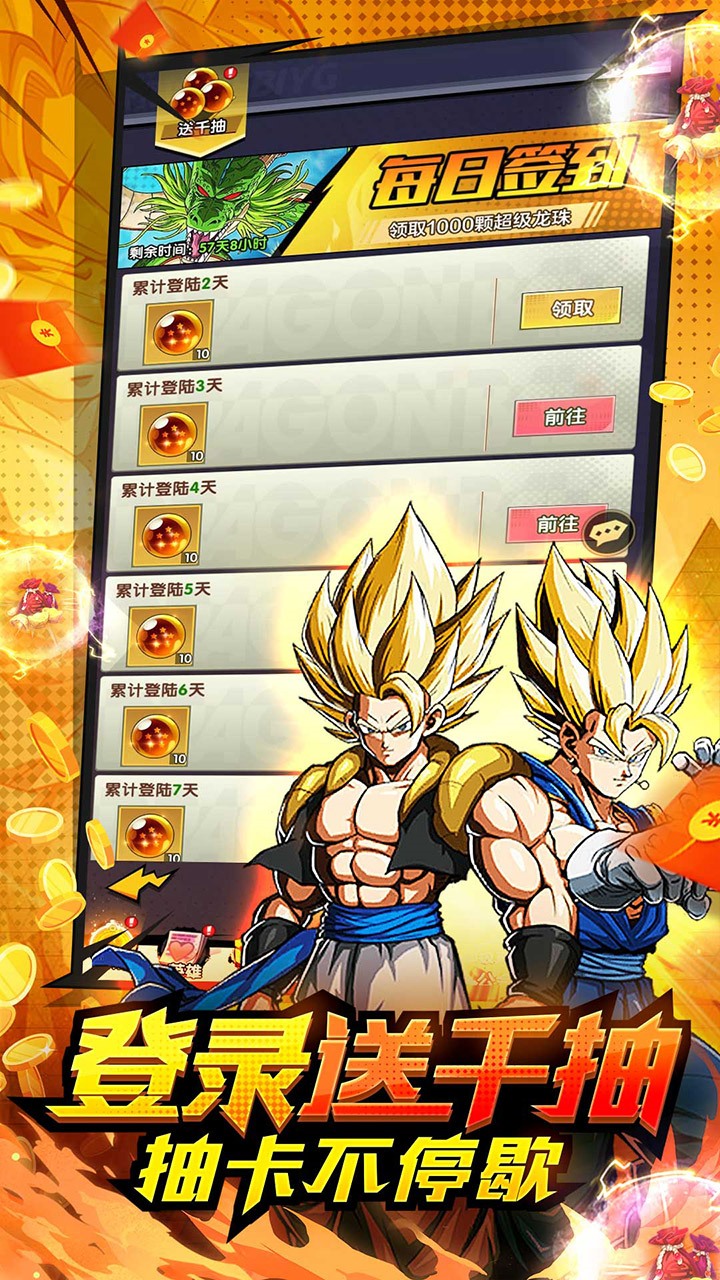
Task: Tap 前往 for the 3-day login row
Action: click(563, 416)
